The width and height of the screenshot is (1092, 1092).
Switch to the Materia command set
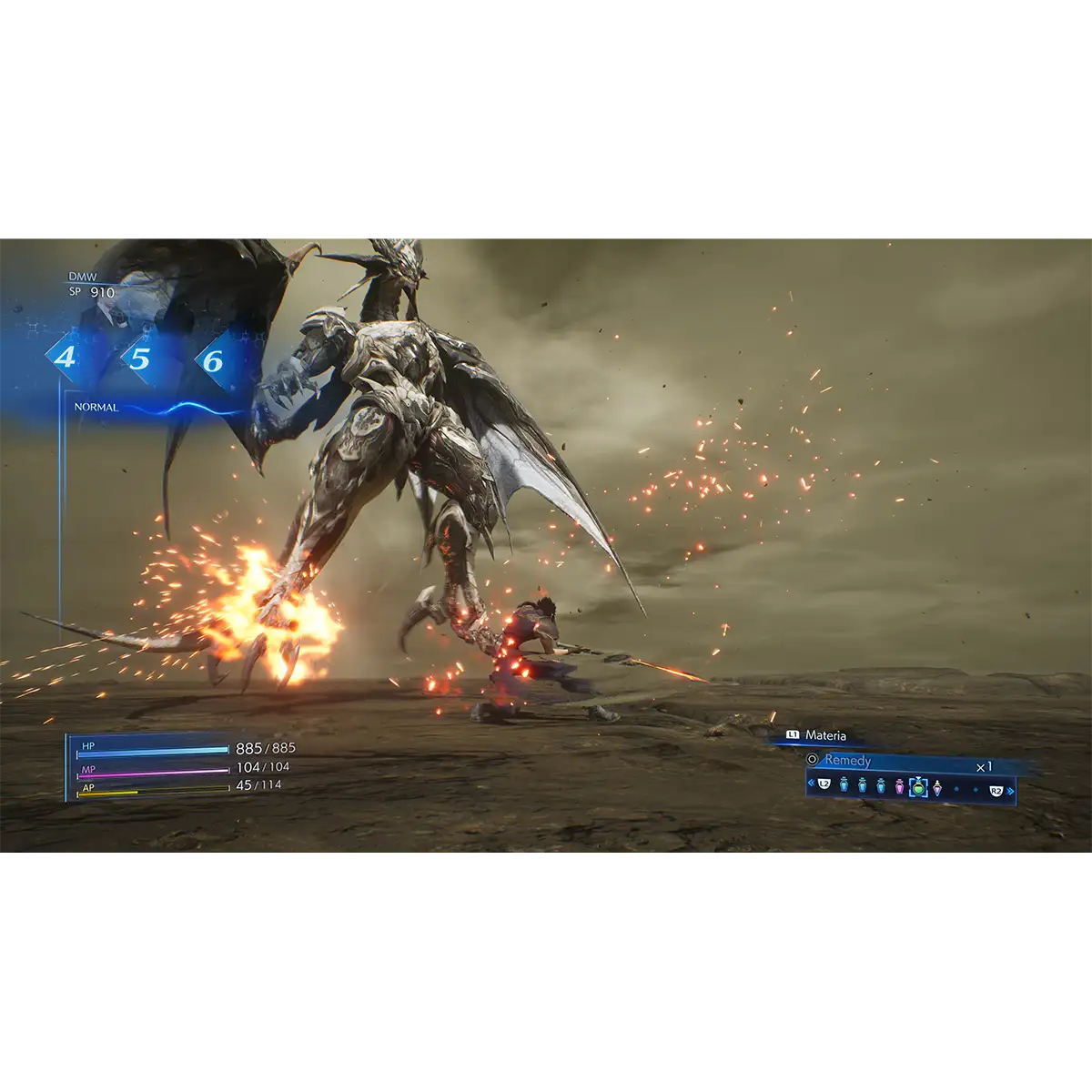[824, 735]
